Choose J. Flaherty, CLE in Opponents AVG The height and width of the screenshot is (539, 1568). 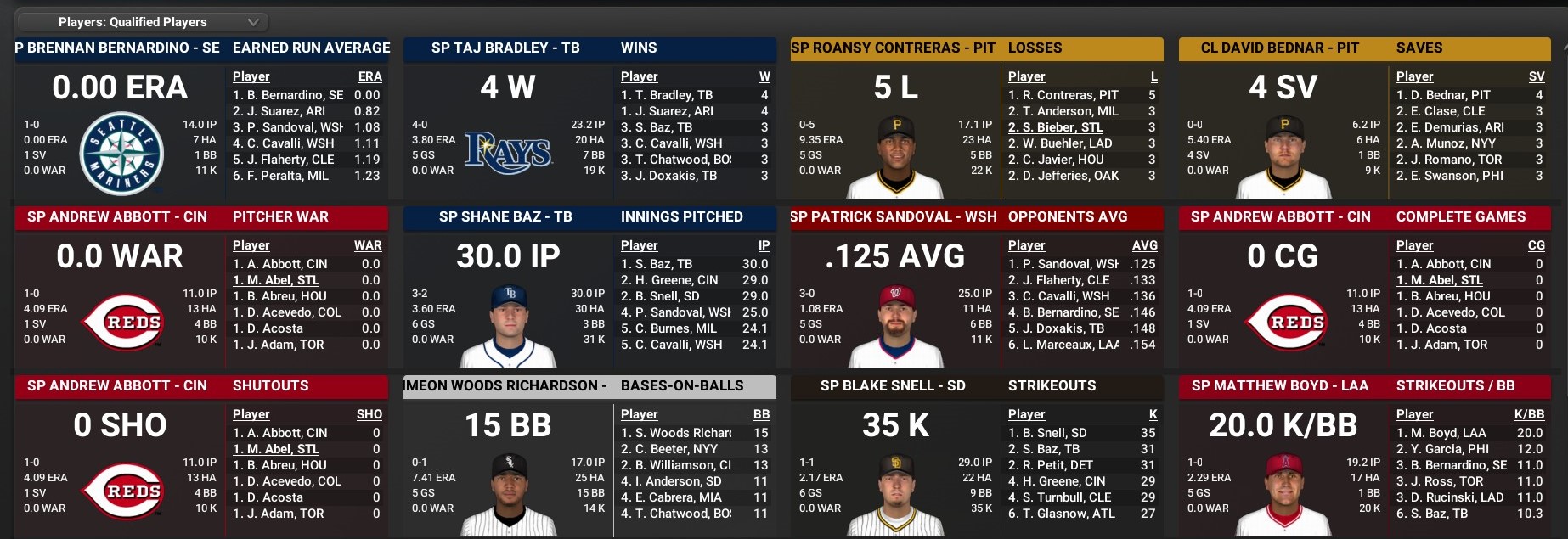pos(1058,280)
